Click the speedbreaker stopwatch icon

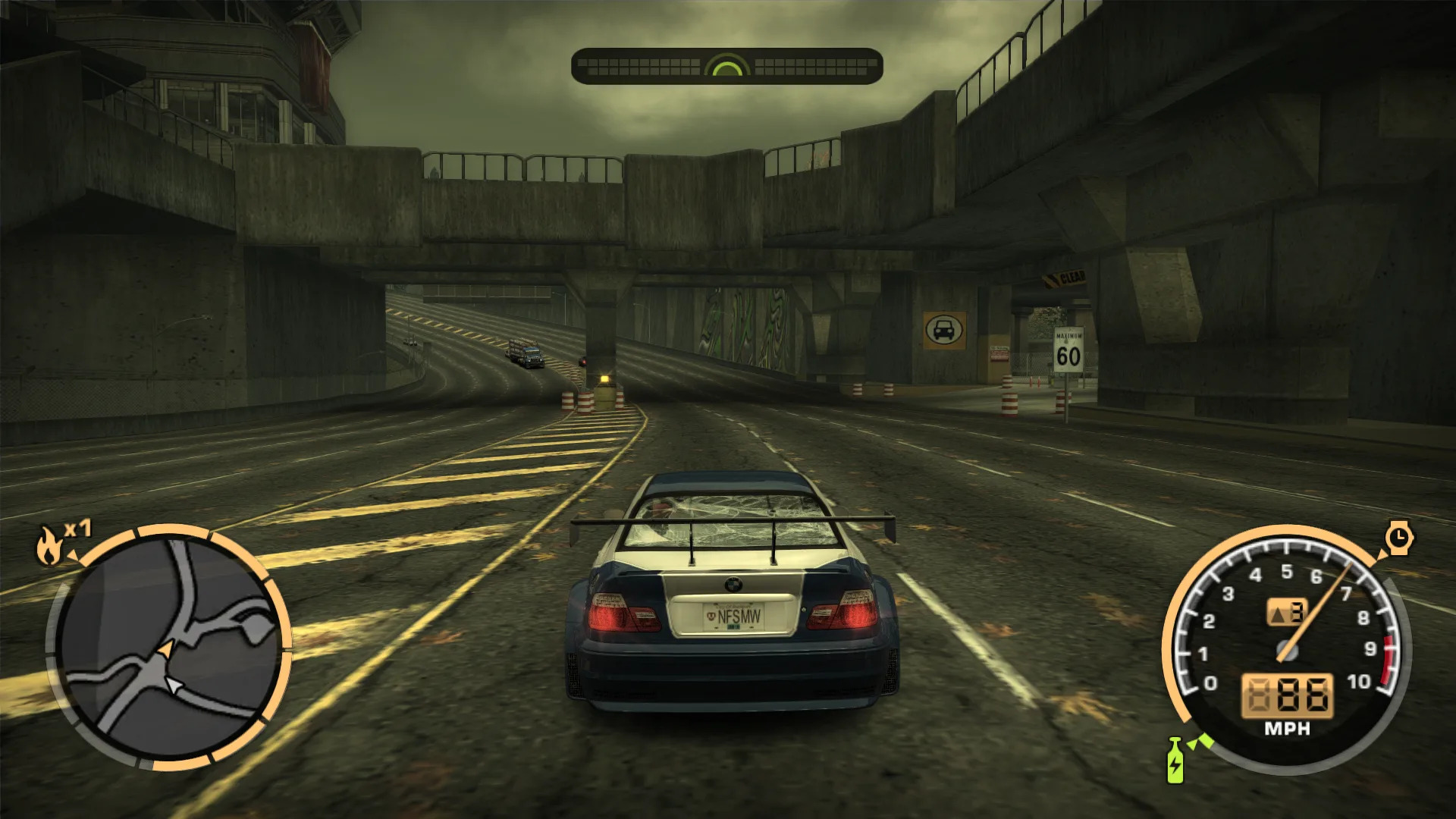pyautogui.click(x=1398, y=538)
